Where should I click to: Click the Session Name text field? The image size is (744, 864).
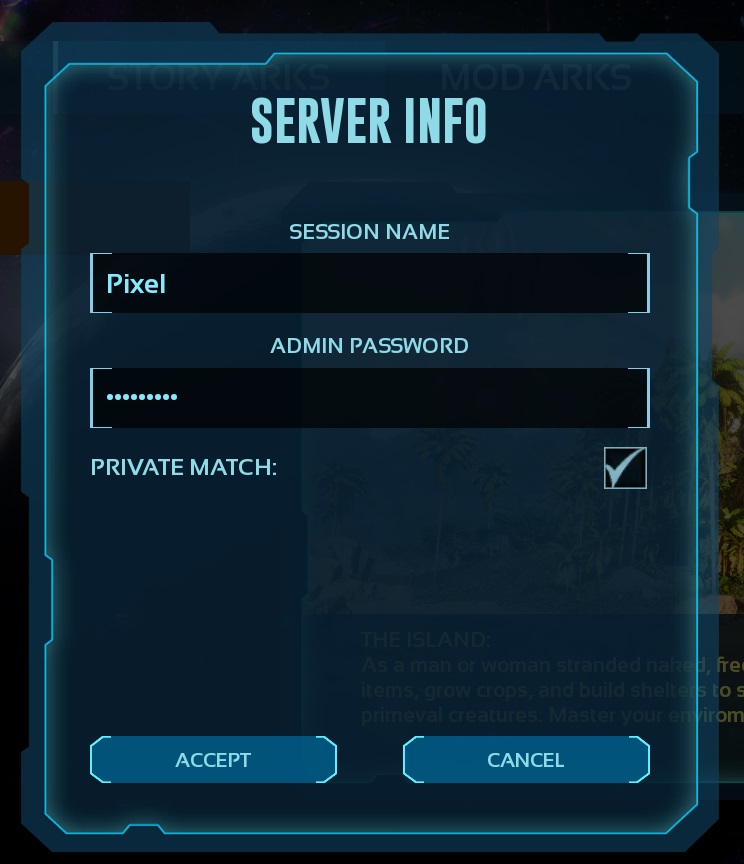pyautogui.click(x=369, y=283)
